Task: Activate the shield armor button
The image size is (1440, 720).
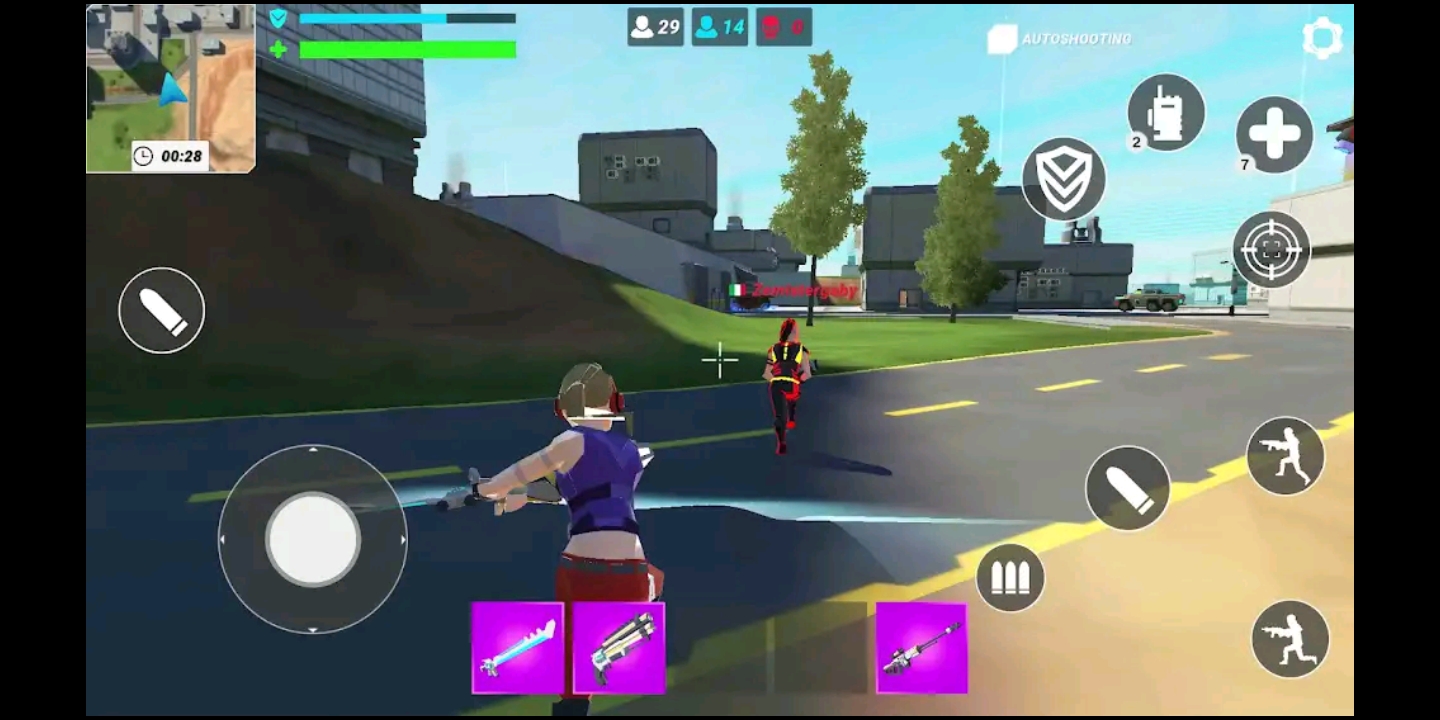Action: coord(1063,178)
